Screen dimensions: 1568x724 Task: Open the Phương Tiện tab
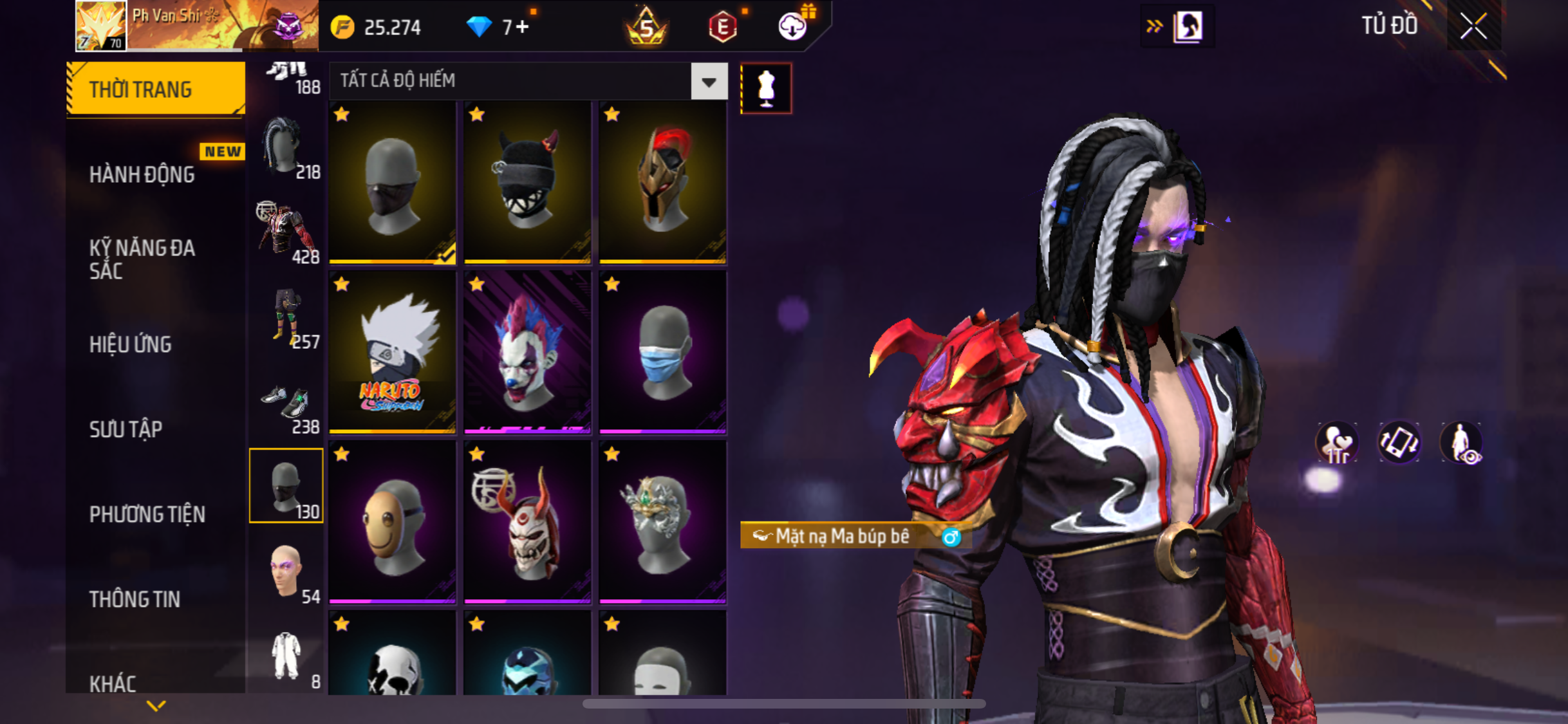coord(147,514)
